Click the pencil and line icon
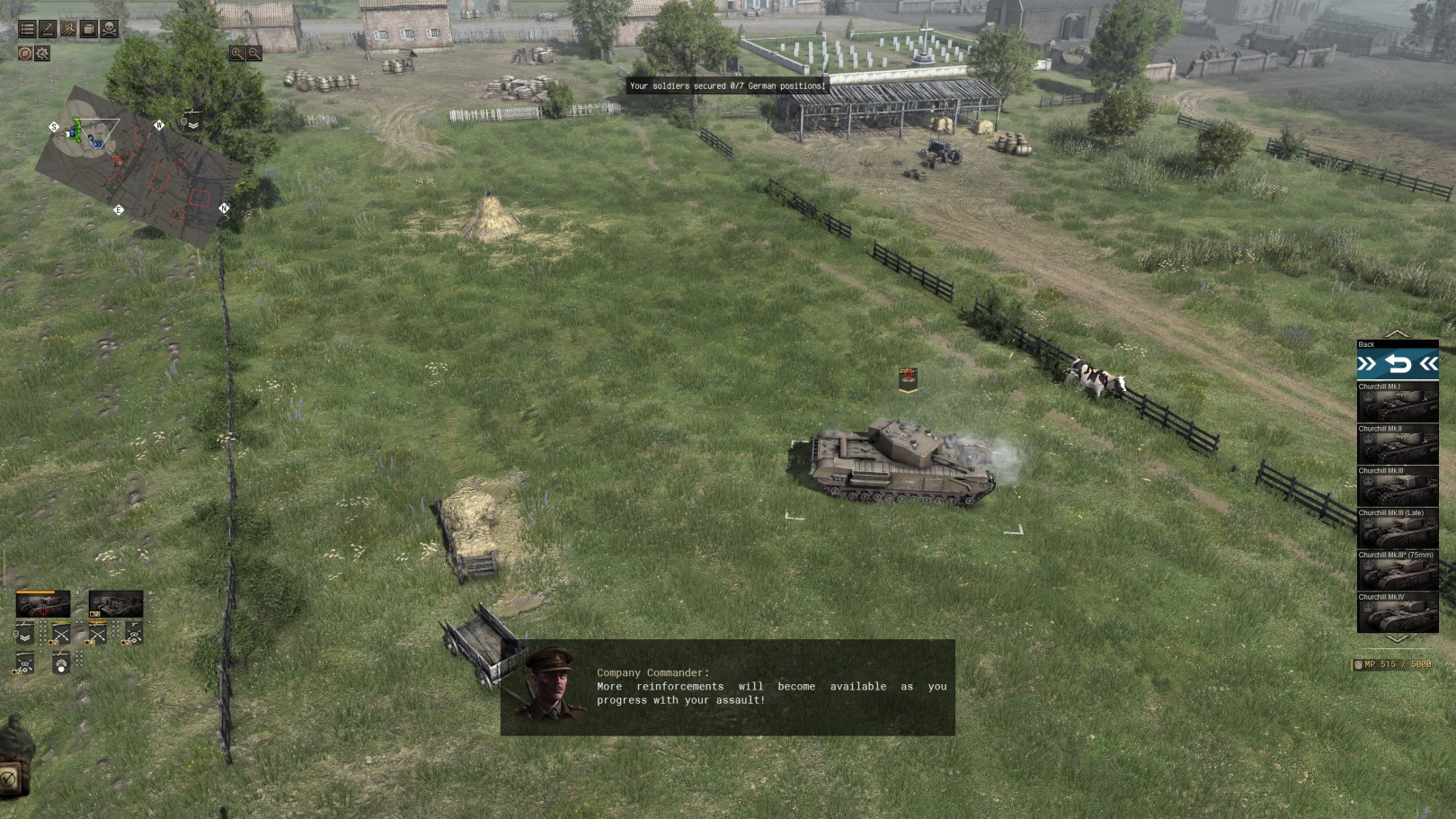This screenshot has width=1456, height=819. coord(48,30)
